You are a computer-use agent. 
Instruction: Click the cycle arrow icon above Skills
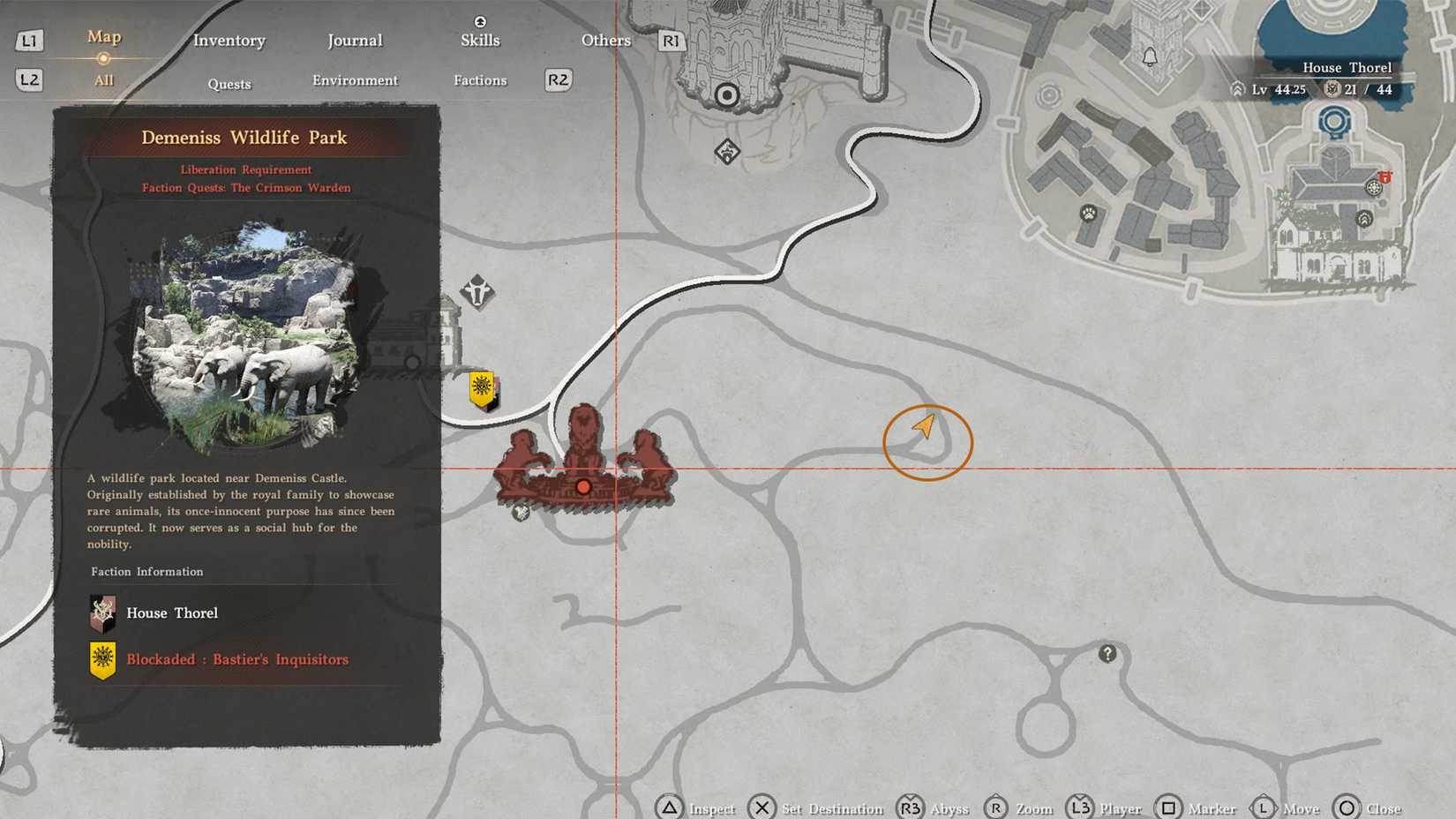coord(479,19)
